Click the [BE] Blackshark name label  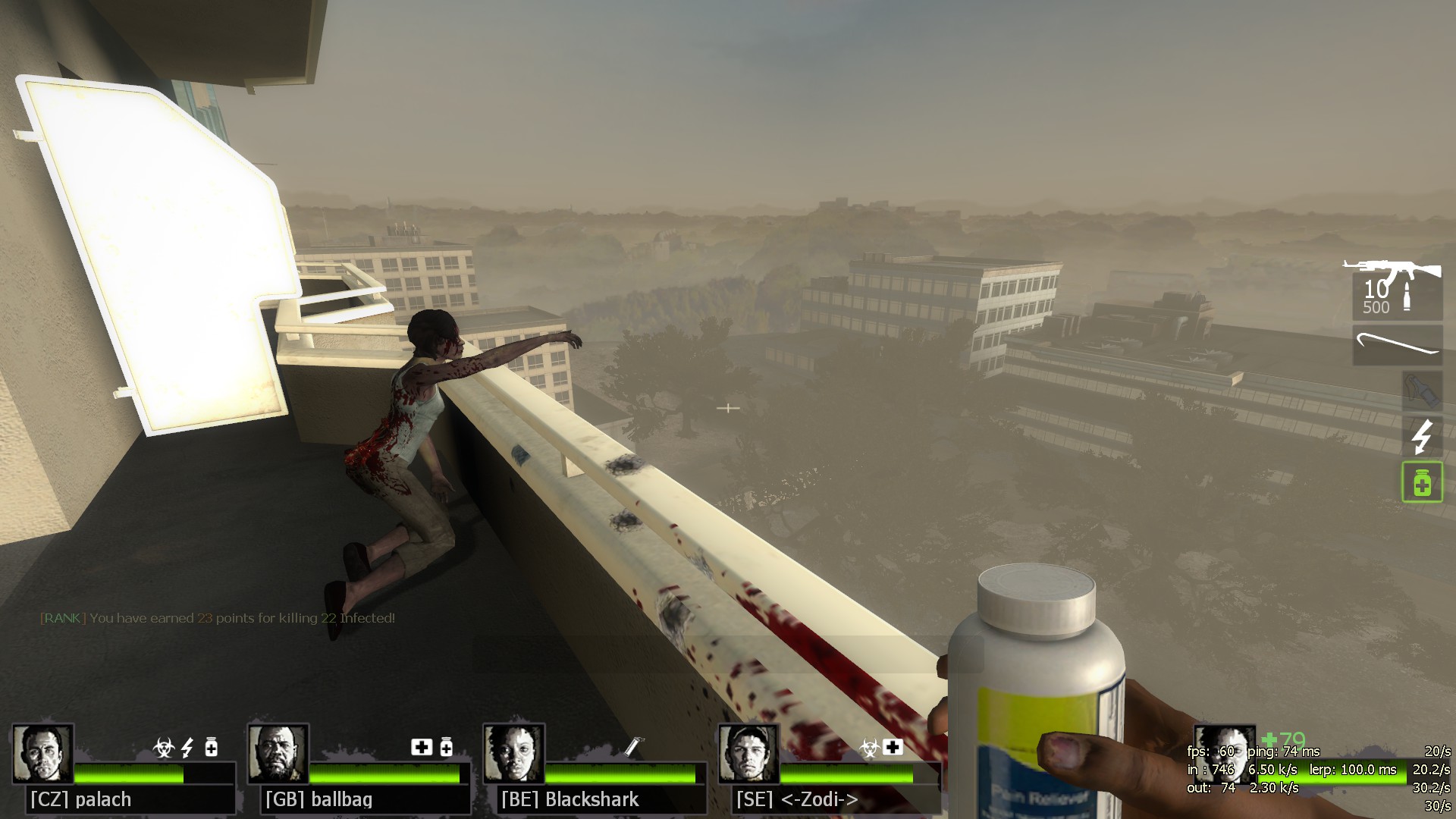570,799
